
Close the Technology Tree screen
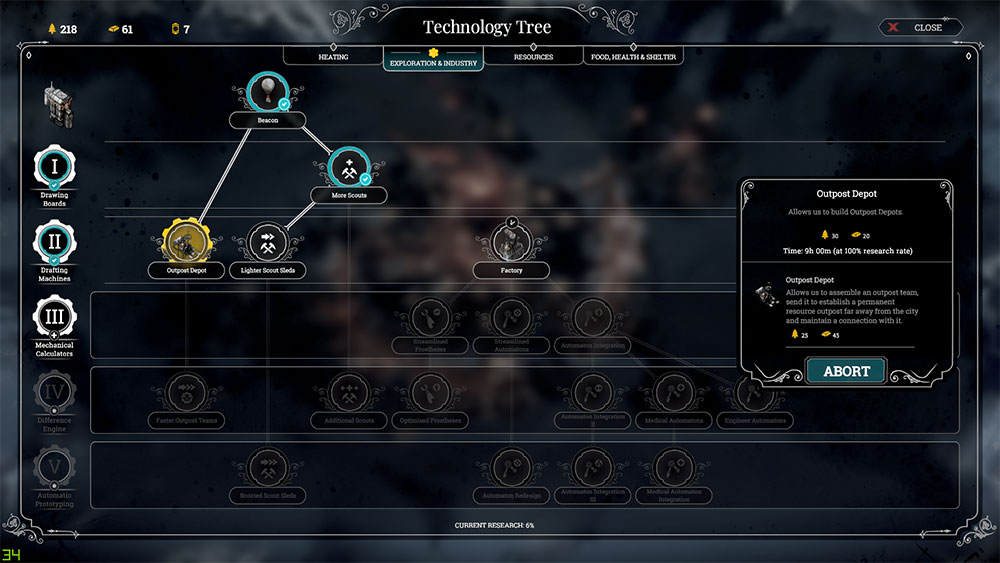[921, 27]
